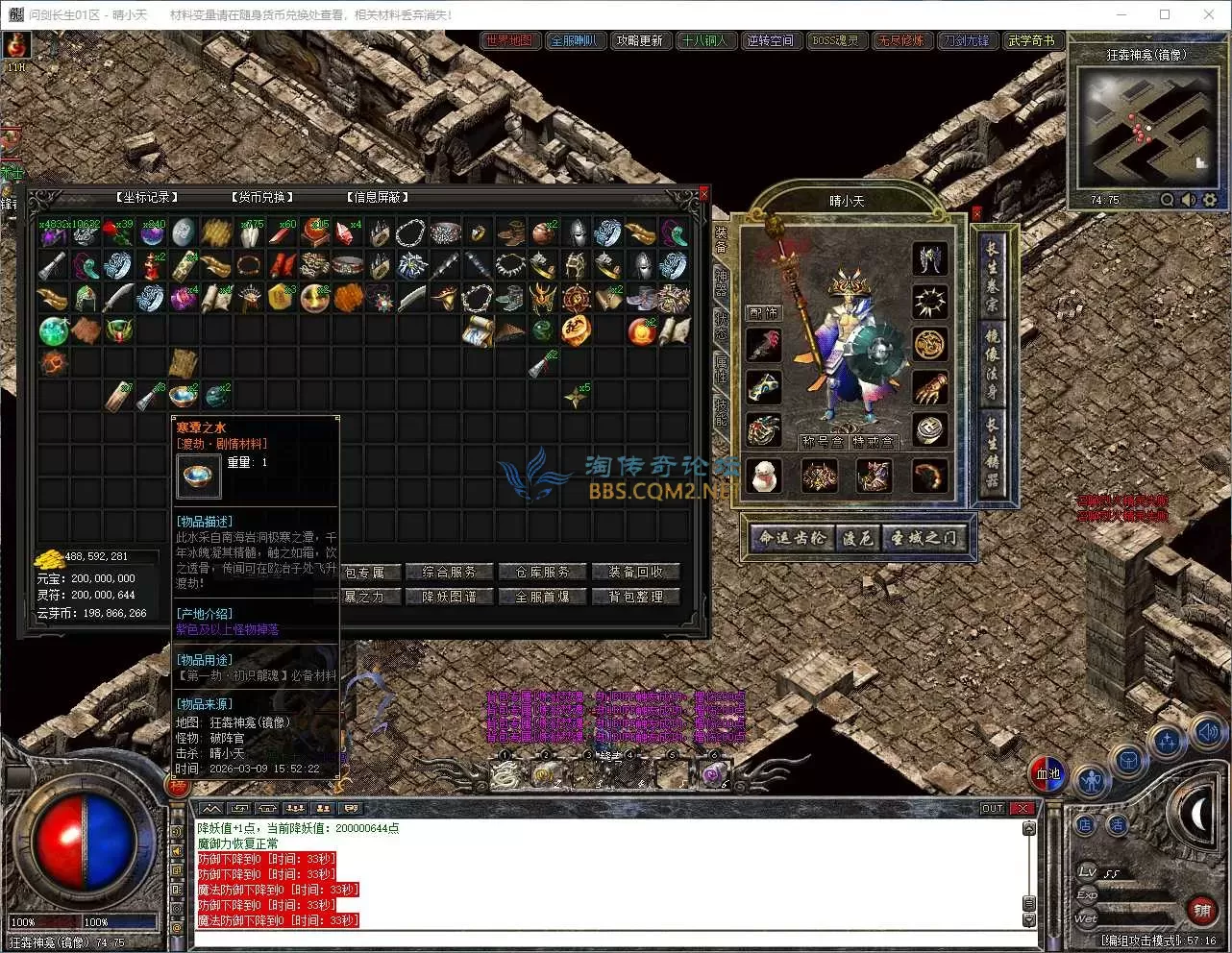Click the 坐标记录 coordinate record link
This screenshot has height=953, width=1232.
147,197
